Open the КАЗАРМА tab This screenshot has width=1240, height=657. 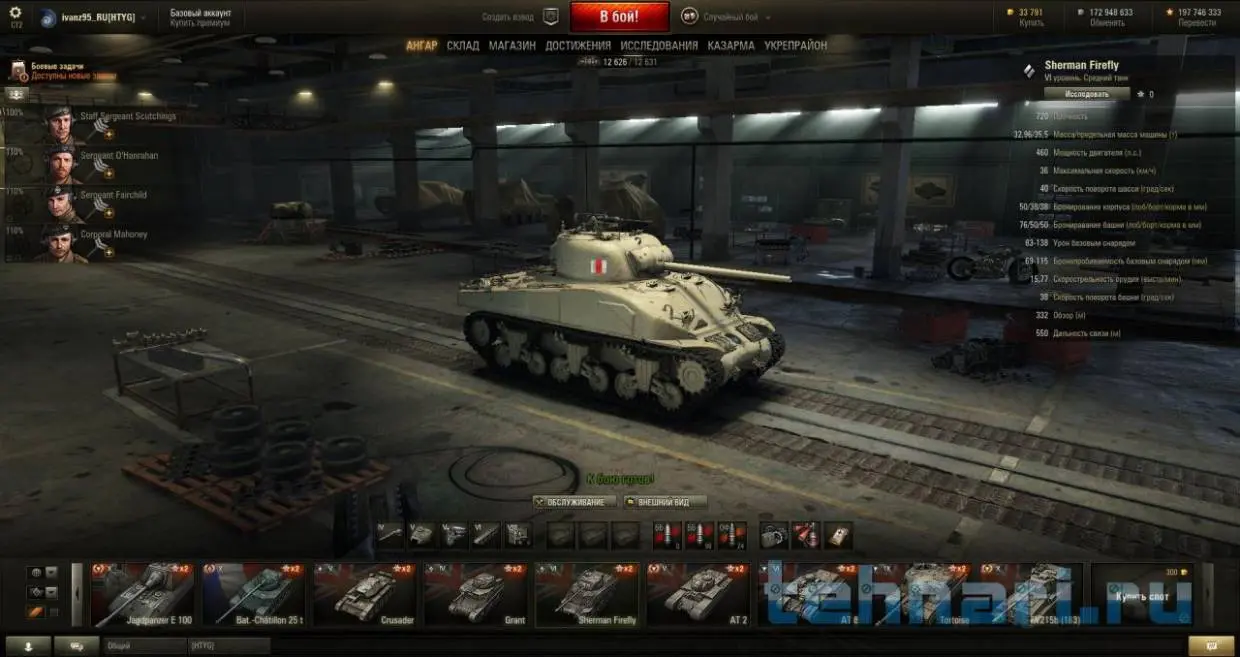[731, 46]
